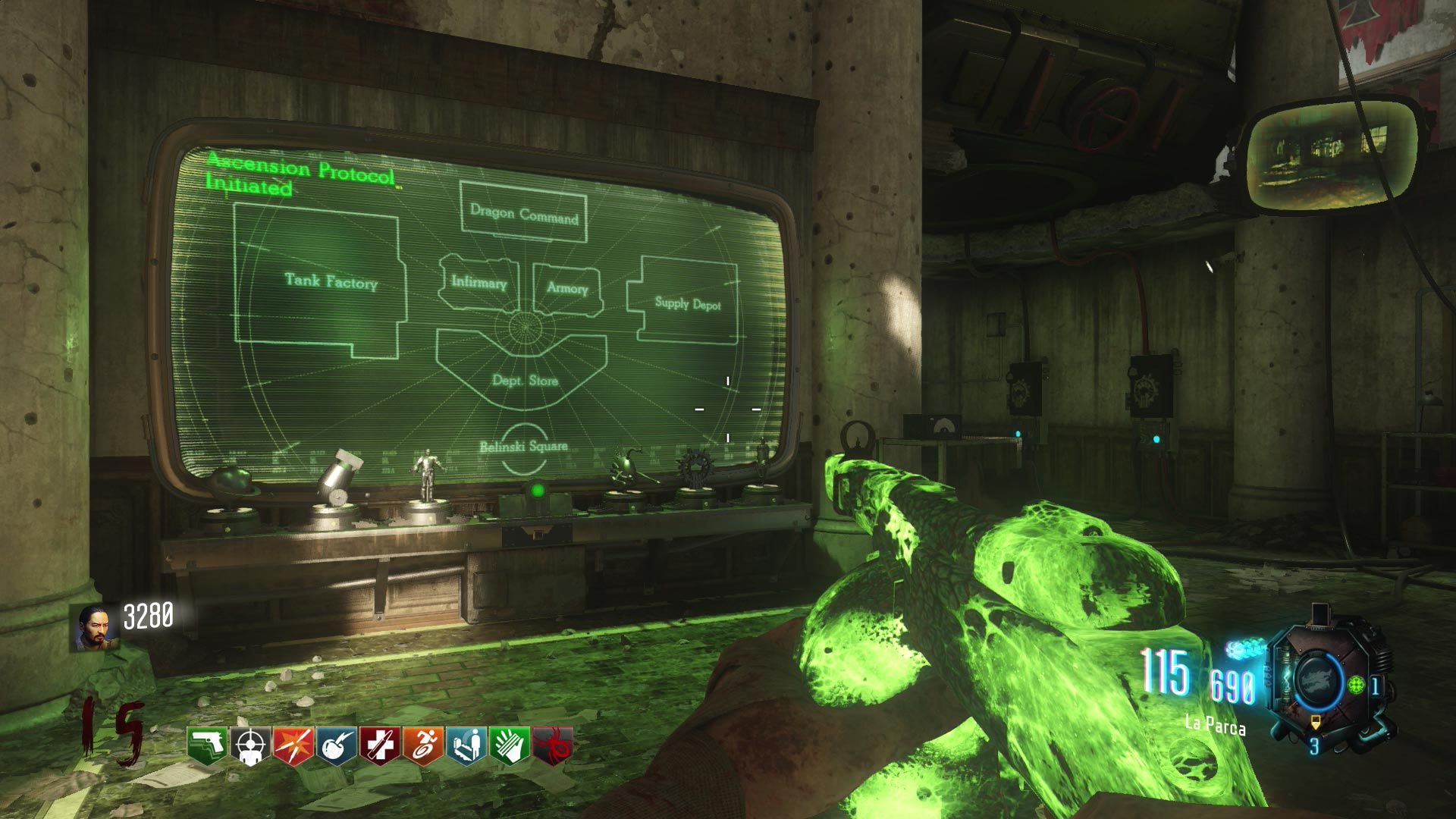Choose the Speed Cola green hand perk icon

pos(509,746)
